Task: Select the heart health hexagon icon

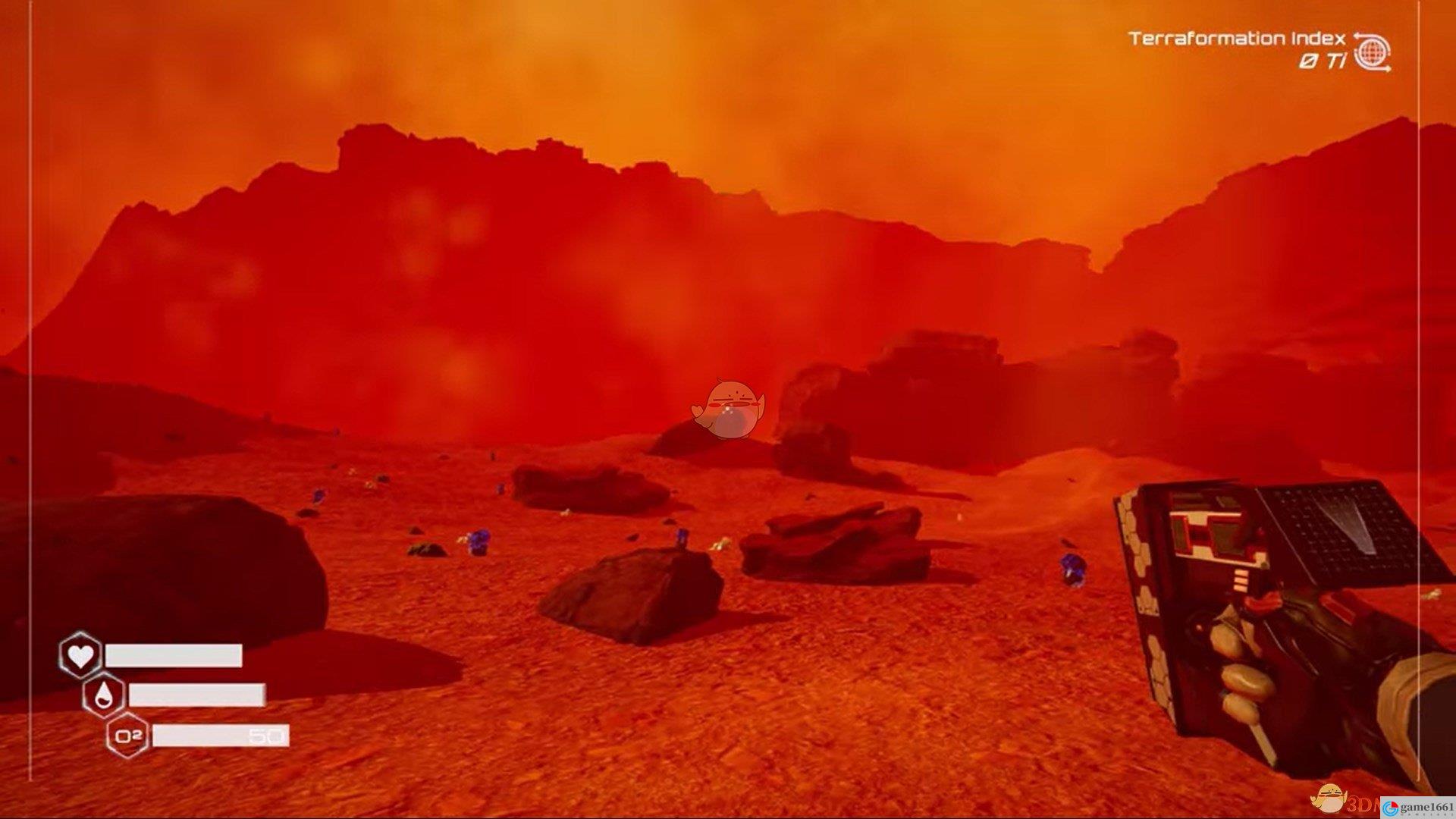Action: 80,655
